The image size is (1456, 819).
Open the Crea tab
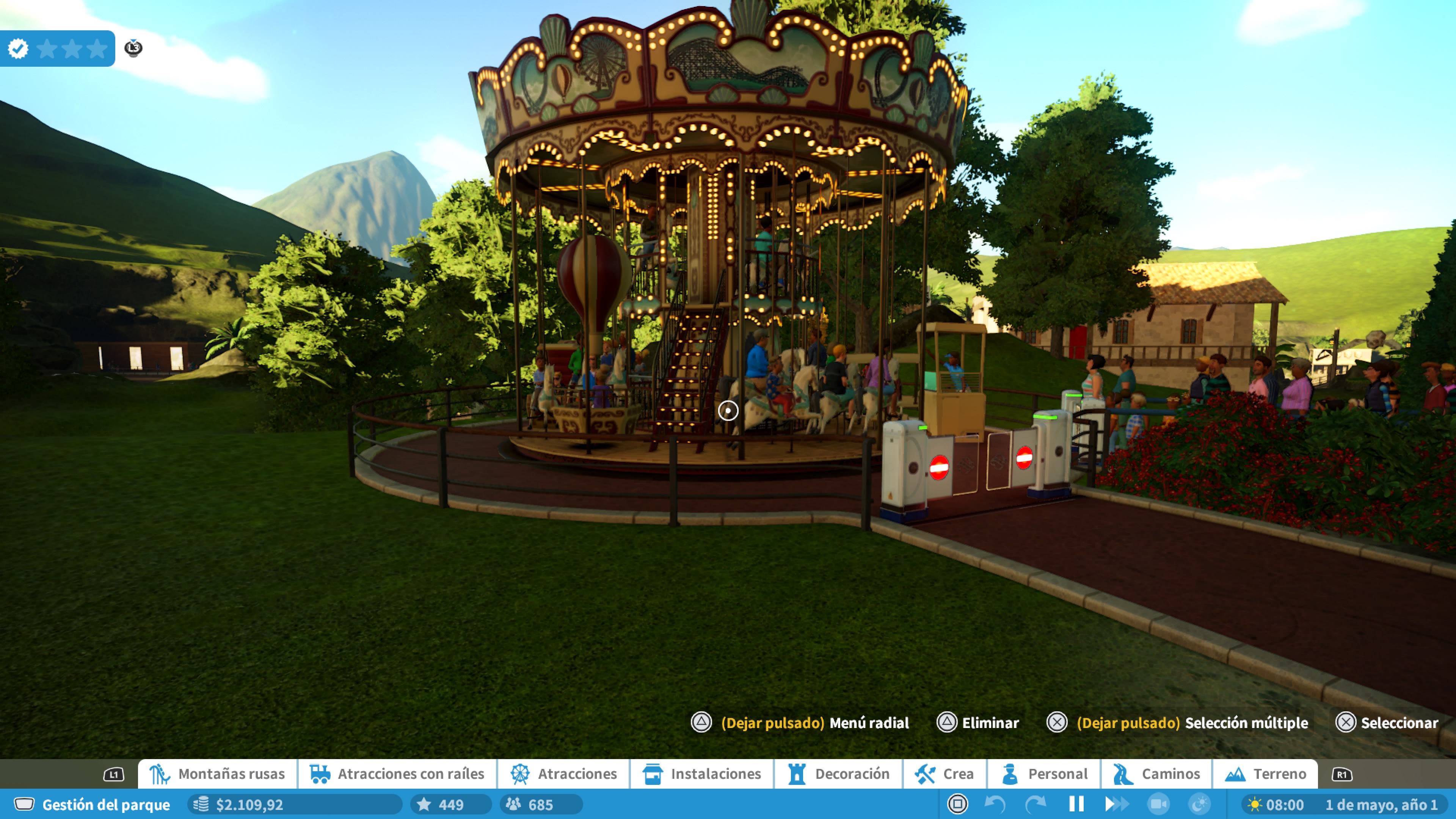coord(945,774)
